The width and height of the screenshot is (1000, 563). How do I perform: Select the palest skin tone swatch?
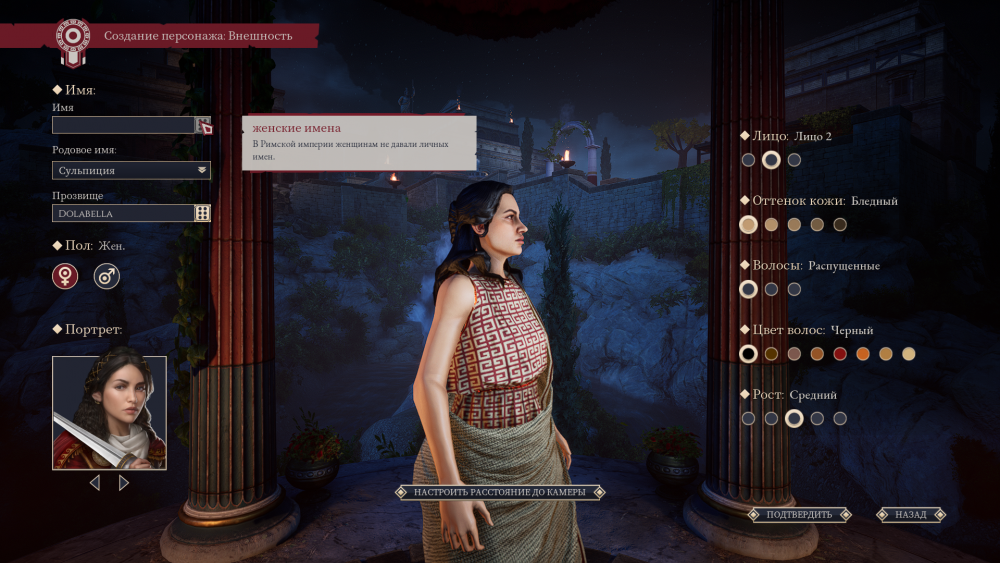pos(748,224)
